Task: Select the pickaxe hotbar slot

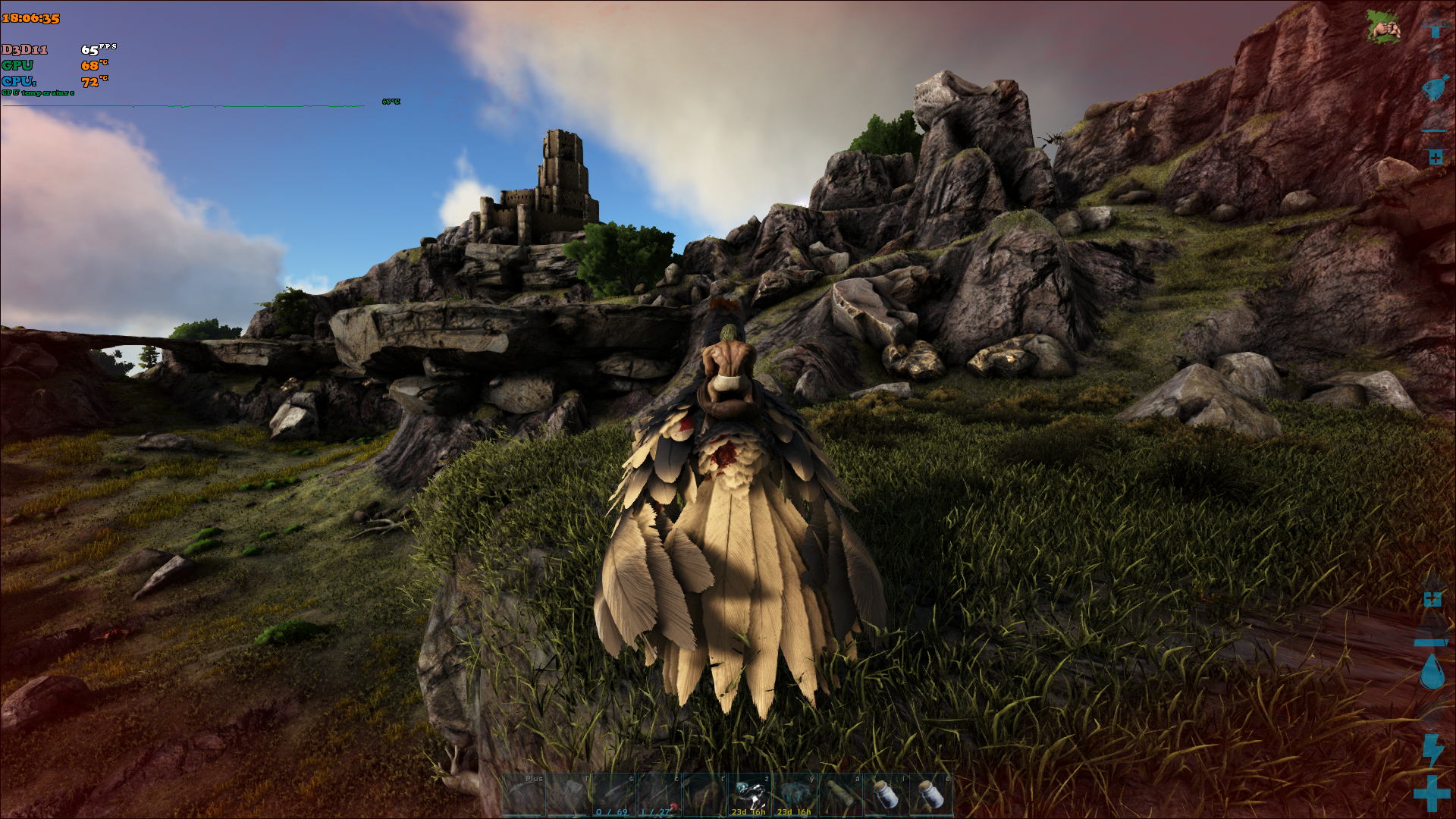Action: [x=524, y=795]
